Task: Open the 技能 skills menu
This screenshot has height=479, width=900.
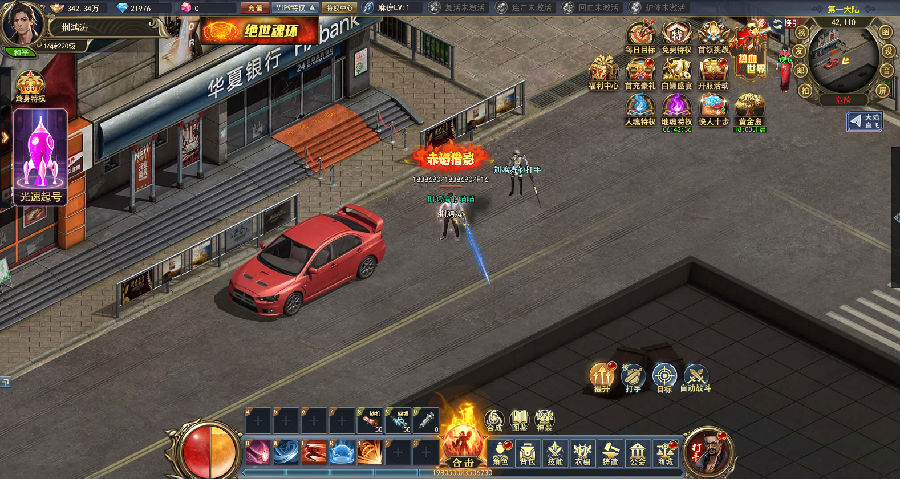Action: 554,454
